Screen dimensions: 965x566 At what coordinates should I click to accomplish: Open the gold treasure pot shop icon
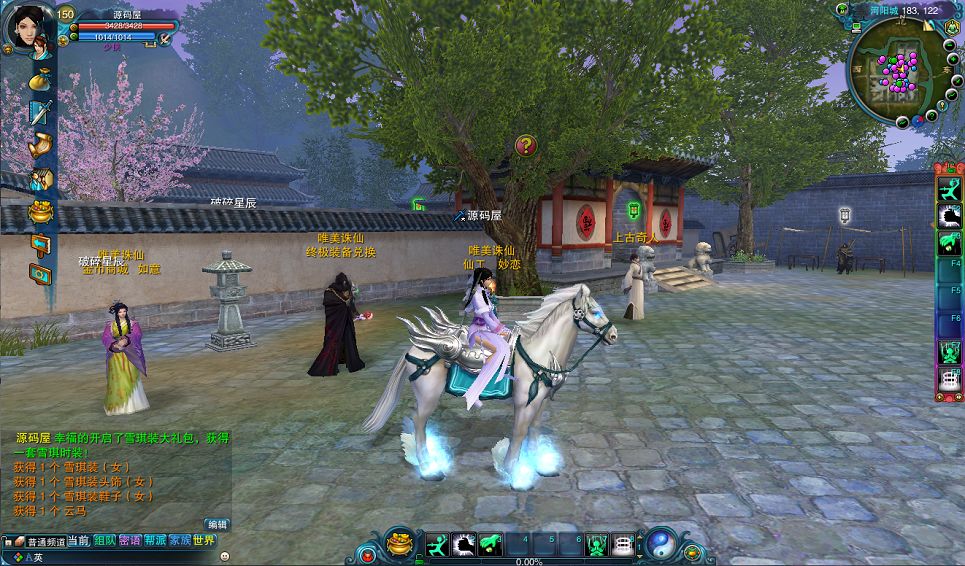coord(40,211)
